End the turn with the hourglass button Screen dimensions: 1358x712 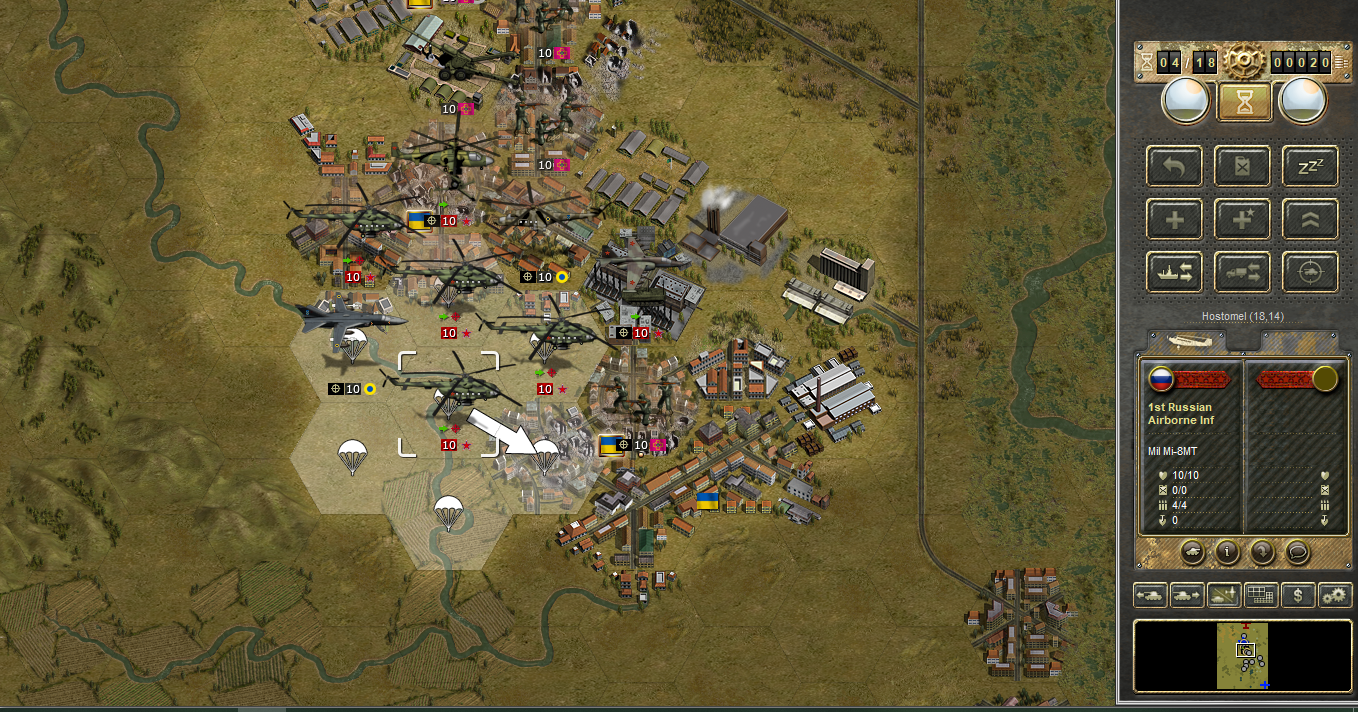(x=1244, y=101)
